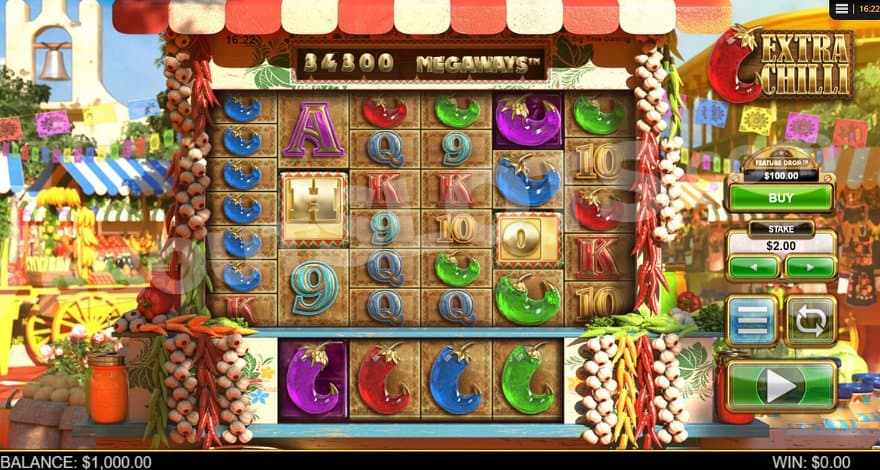The width and height of the screenshot is (880, 470).
Task: Open the hamburger menu beside the clock
Action: point(842,9)
